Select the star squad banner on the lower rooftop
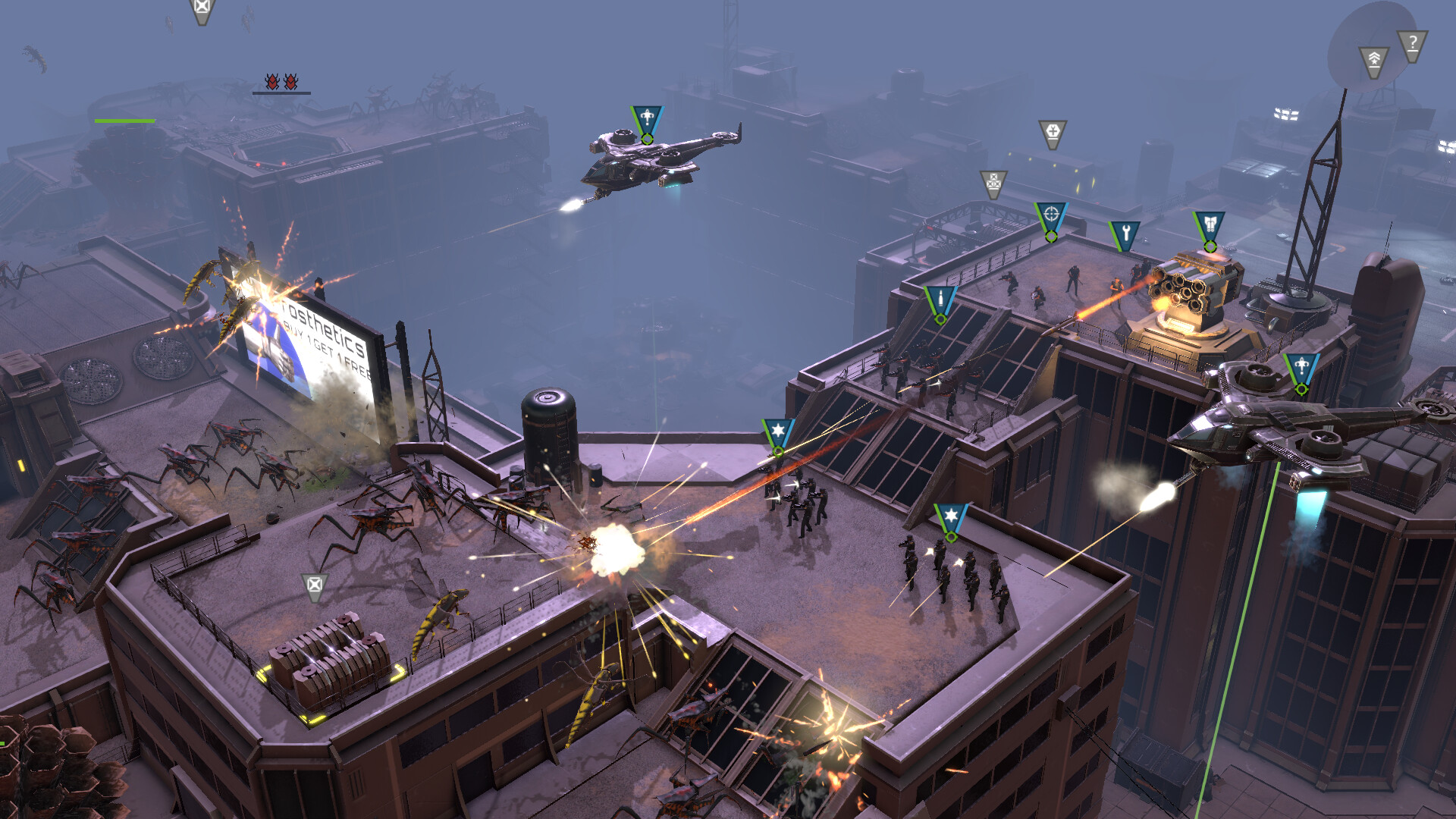 [x=950, y=516]
